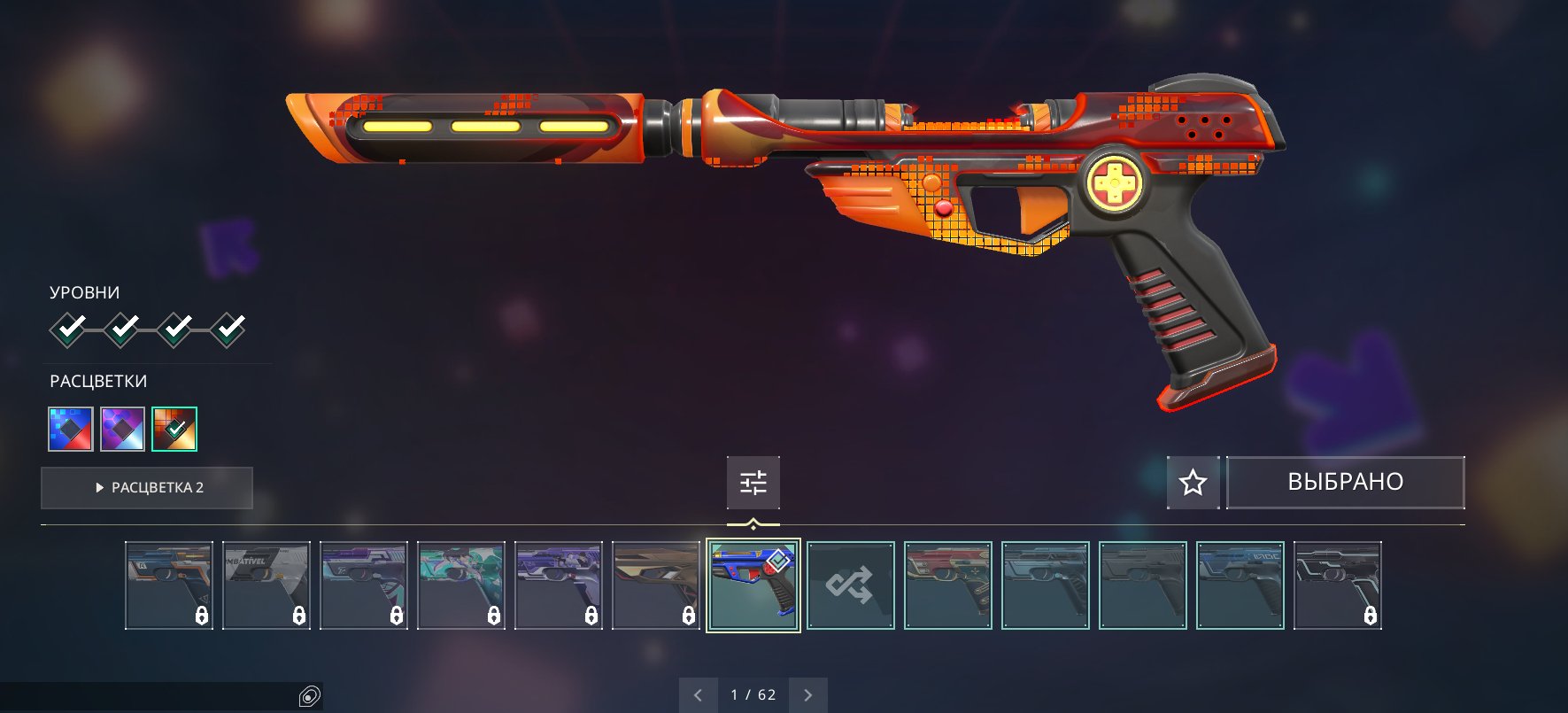Select the first level checkmark diamond

[x=68, y=329]
